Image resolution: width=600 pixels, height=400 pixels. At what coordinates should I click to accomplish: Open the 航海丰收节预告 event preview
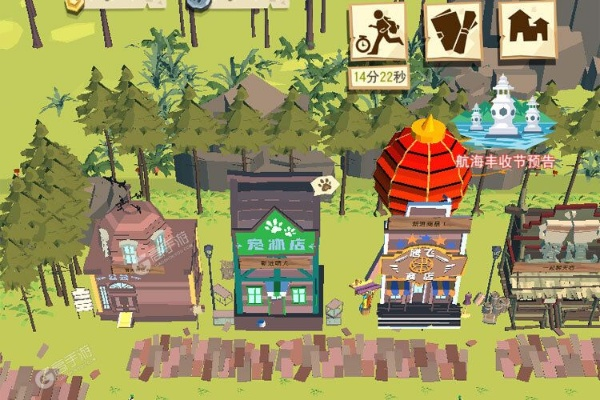(x=505, y=118)
